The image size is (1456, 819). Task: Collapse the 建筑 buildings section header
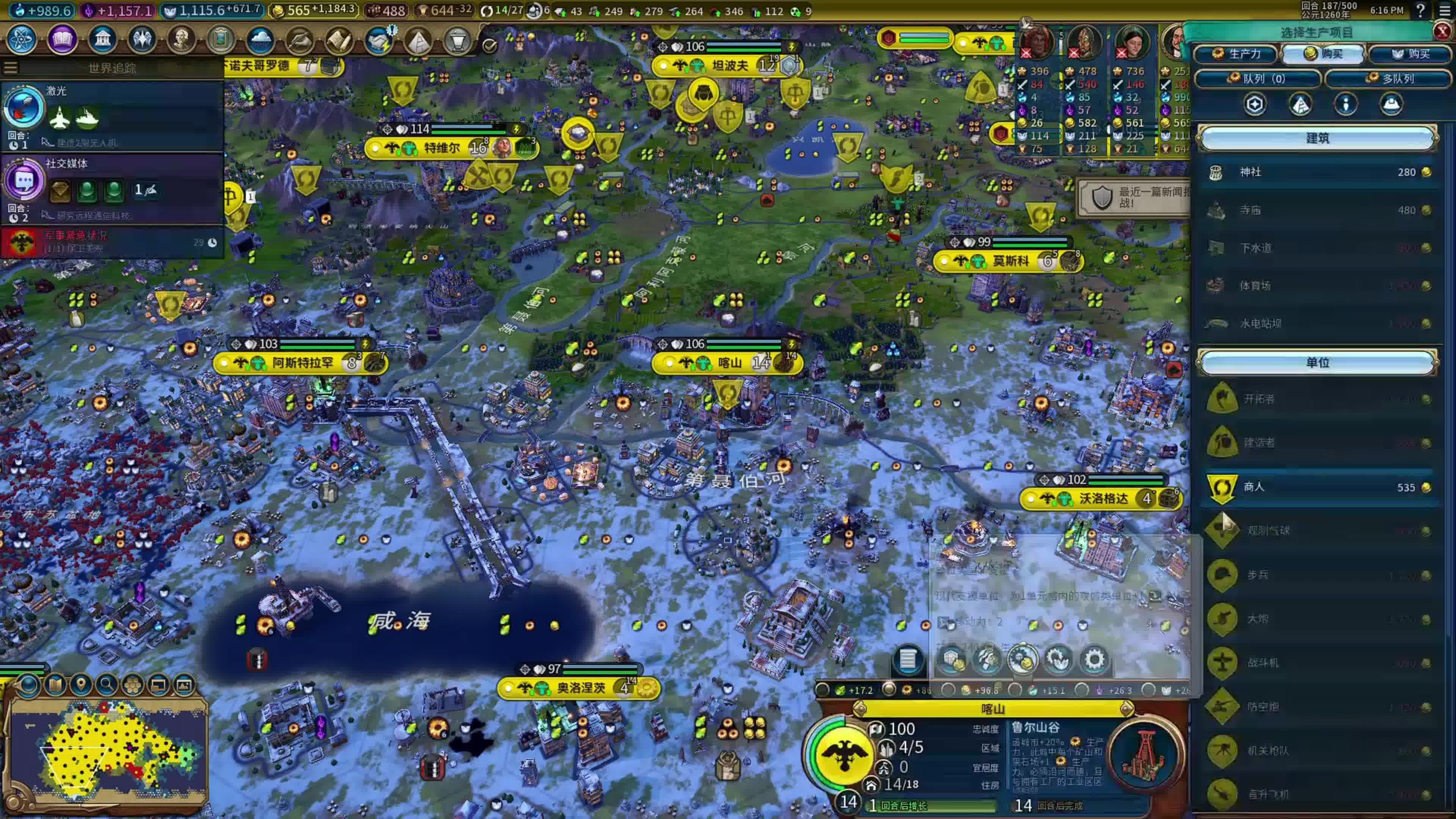click(x=1317, y=138)
